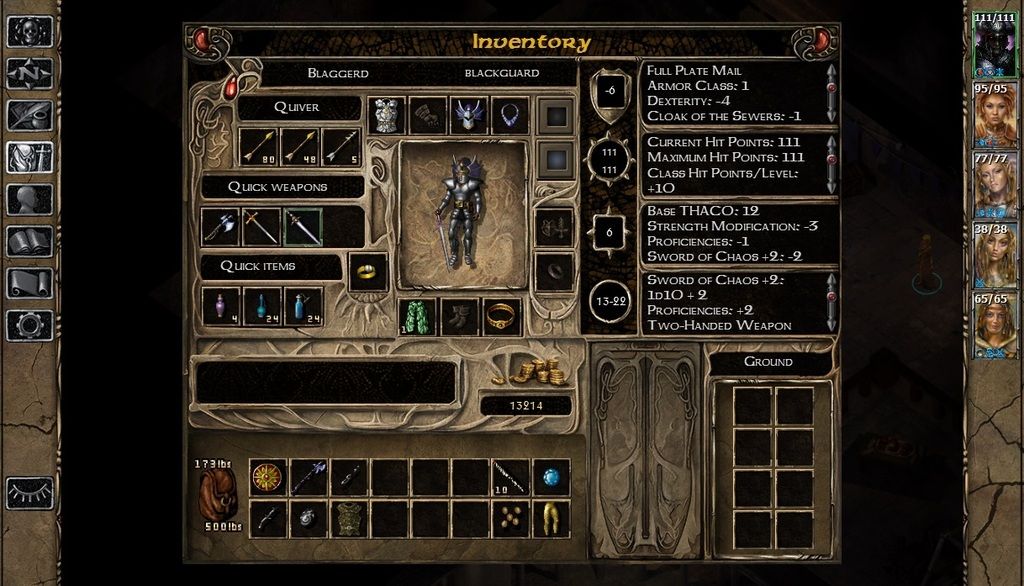Select the blue amulet equipment slot

510,115
